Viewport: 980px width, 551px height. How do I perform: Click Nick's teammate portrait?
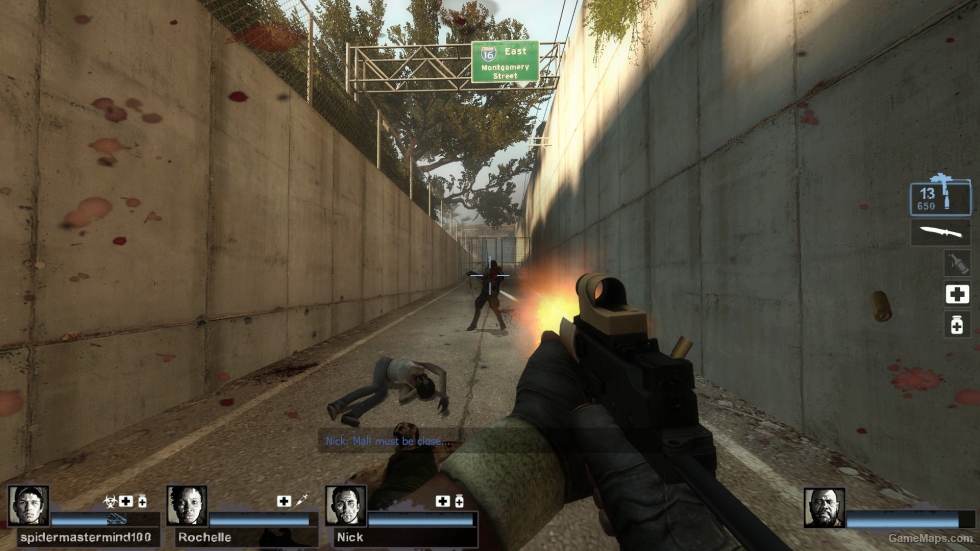(346, 506)
